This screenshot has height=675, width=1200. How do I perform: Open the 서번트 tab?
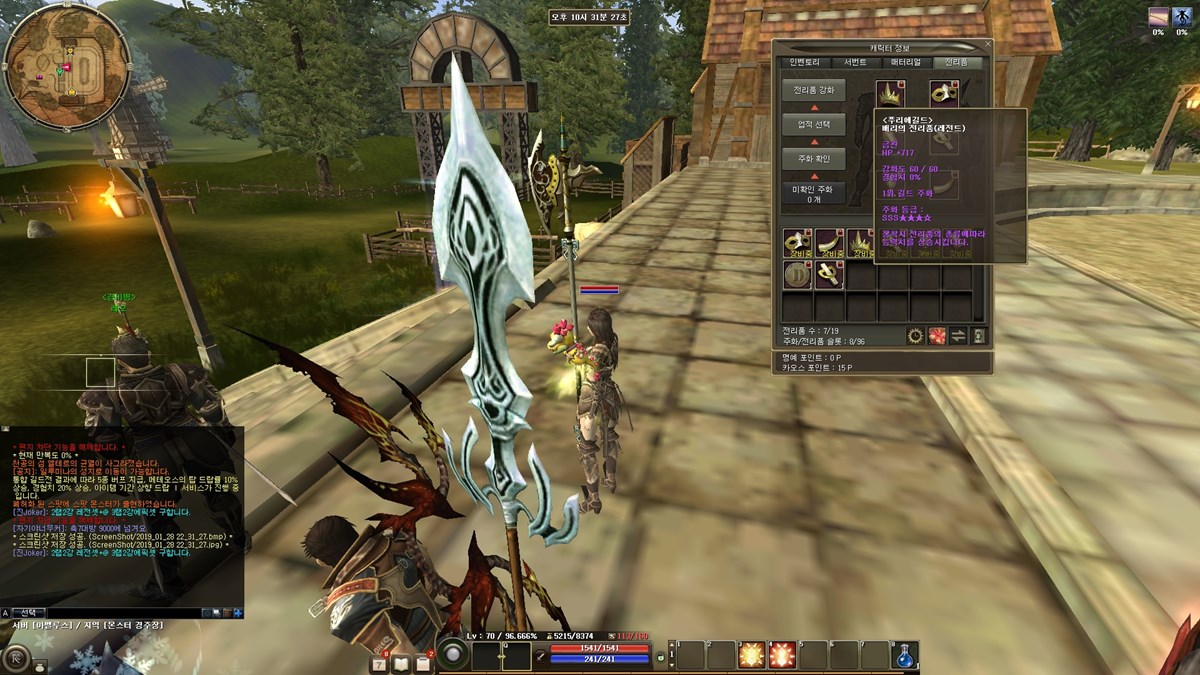pyautogui.click(x=855, y=62)
